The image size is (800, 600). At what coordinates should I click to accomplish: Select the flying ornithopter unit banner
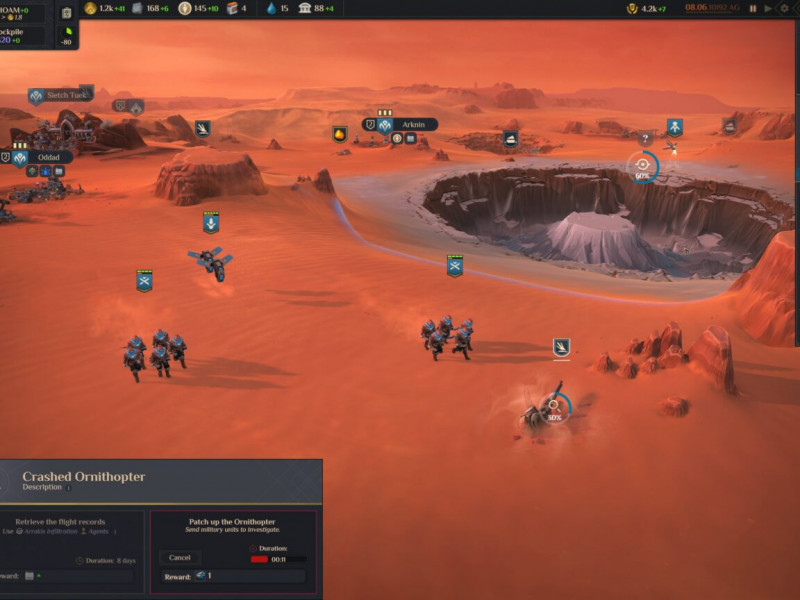[210, 223]
